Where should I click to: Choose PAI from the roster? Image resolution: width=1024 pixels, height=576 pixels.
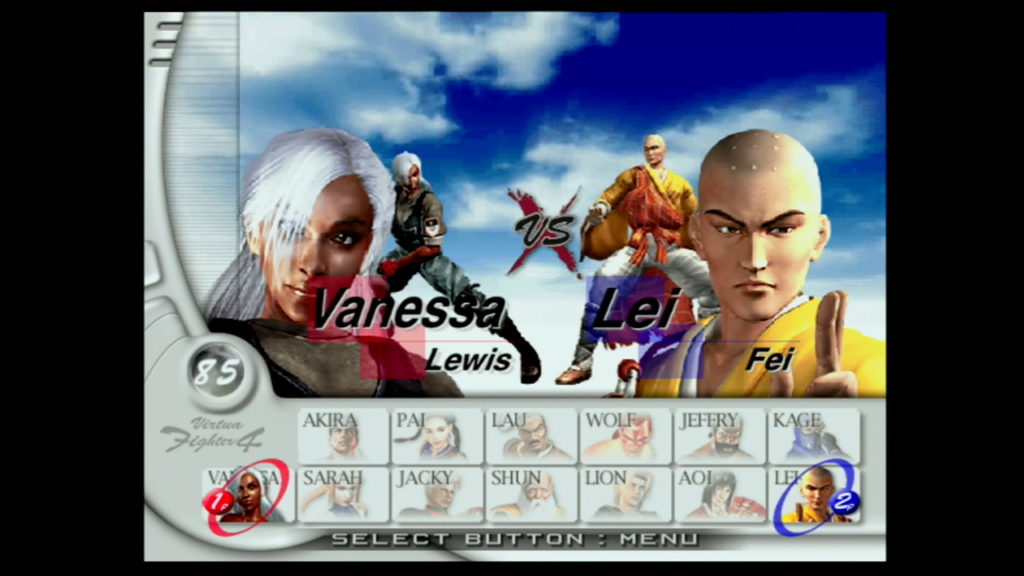click(437, 435)
